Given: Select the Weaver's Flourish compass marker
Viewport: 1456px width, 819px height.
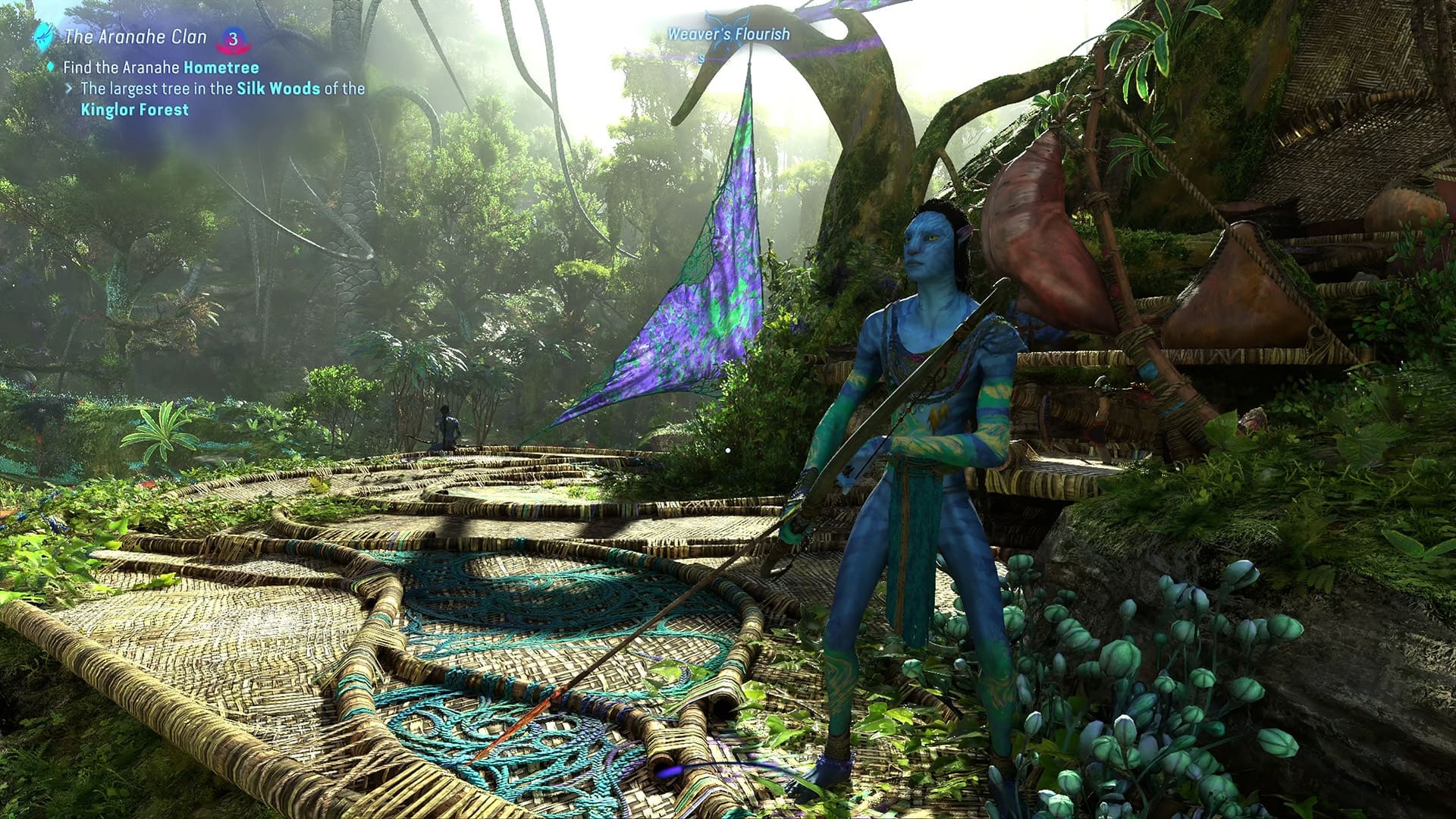Looking at the screenshot, I should tap(727, 34).
